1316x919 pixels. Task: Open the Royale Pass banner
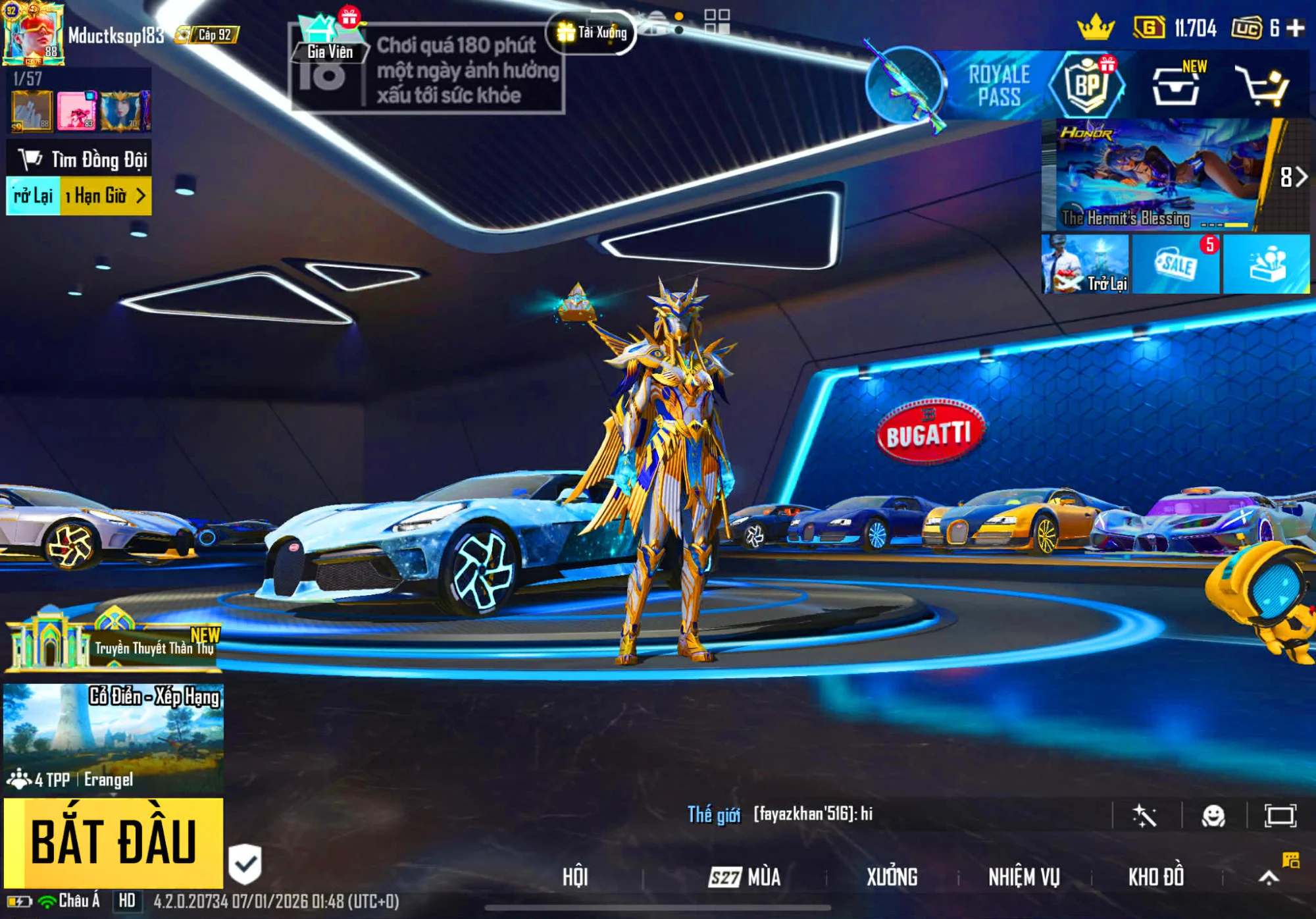[x=998, y=86]
